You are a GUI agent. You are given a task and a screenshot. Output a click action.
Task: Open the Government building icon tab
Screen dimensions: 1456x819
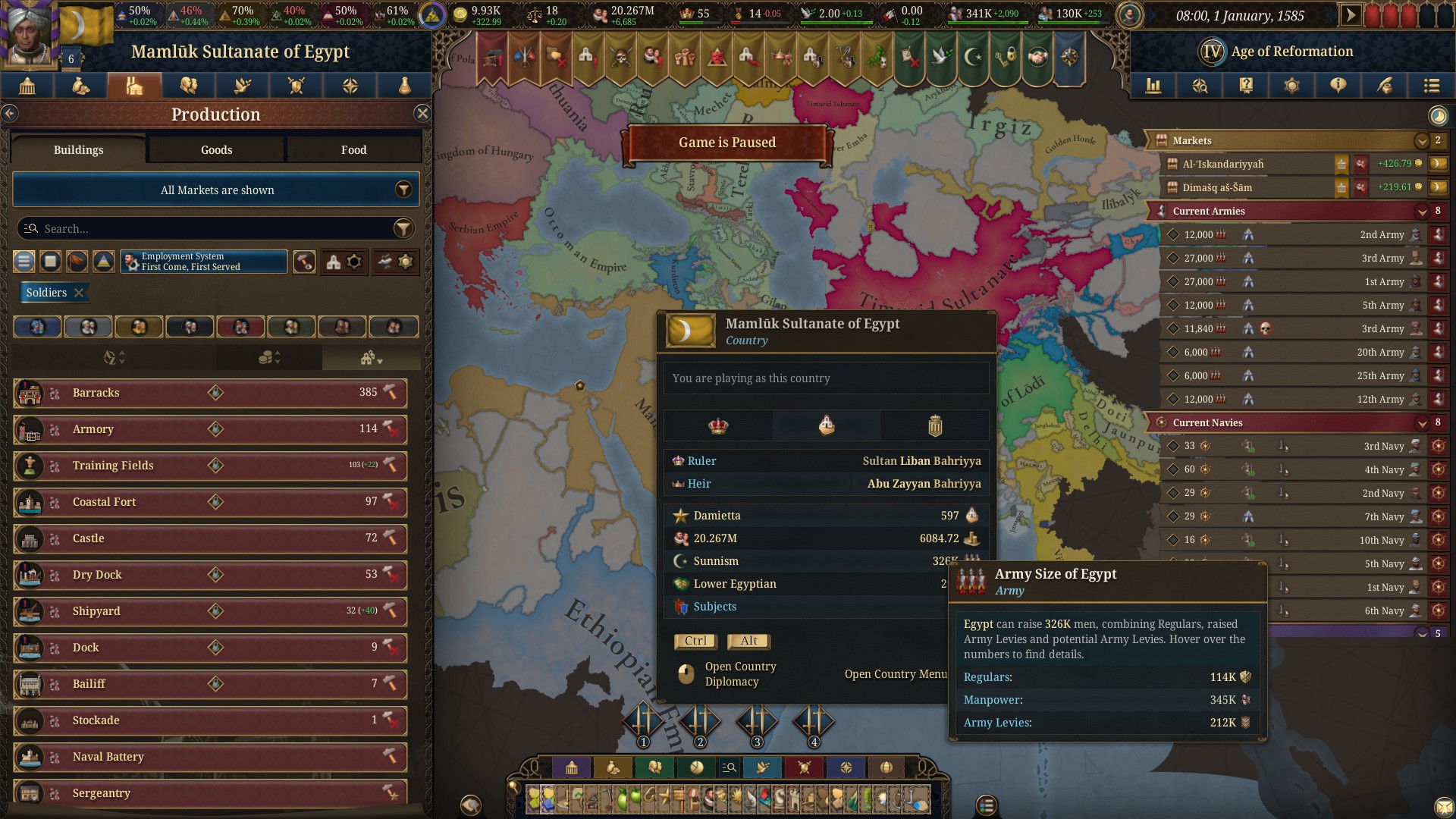click(x=27, y=86)
